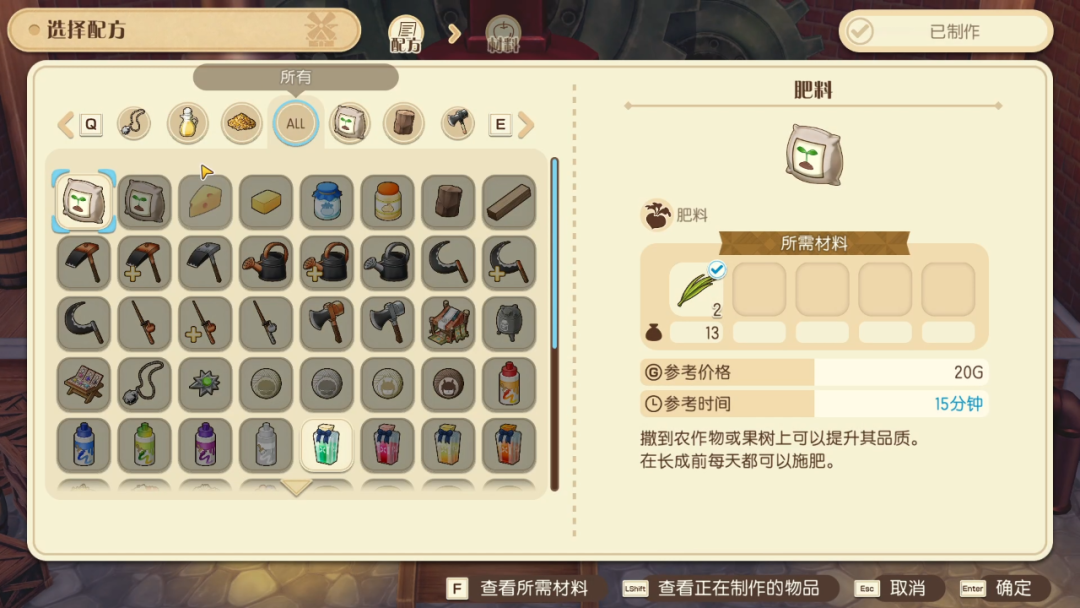The image size is (1080, 608).
Task: Show the grain pile category
Action: (241, 124)
